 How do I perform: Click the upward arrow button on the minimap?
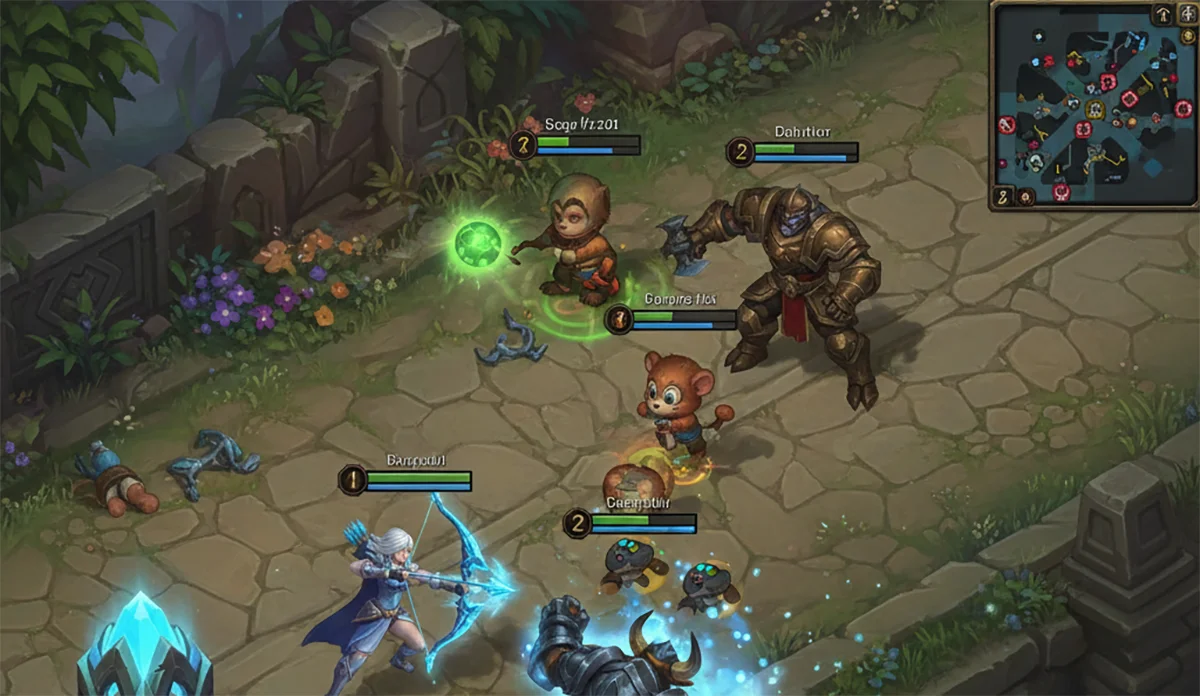pos(1163,14)
